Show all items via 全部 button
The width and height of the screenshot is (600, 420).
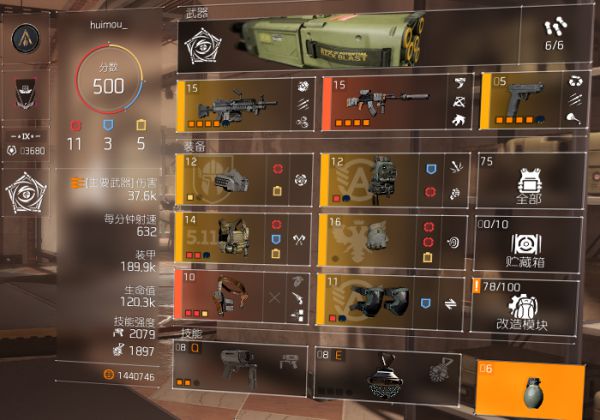click(530, 180)
